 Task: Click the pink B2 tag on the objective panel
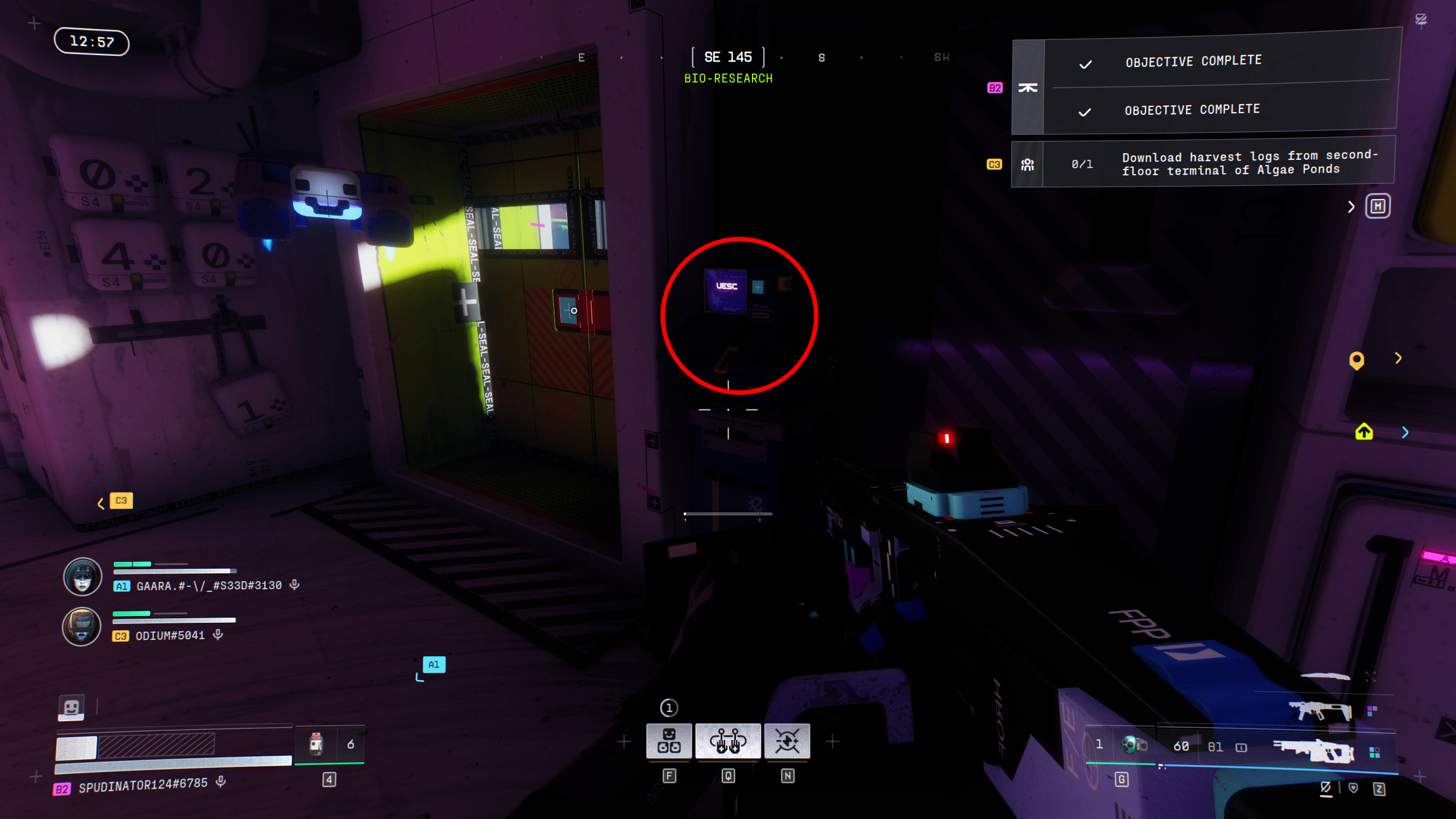pos(994,88)
